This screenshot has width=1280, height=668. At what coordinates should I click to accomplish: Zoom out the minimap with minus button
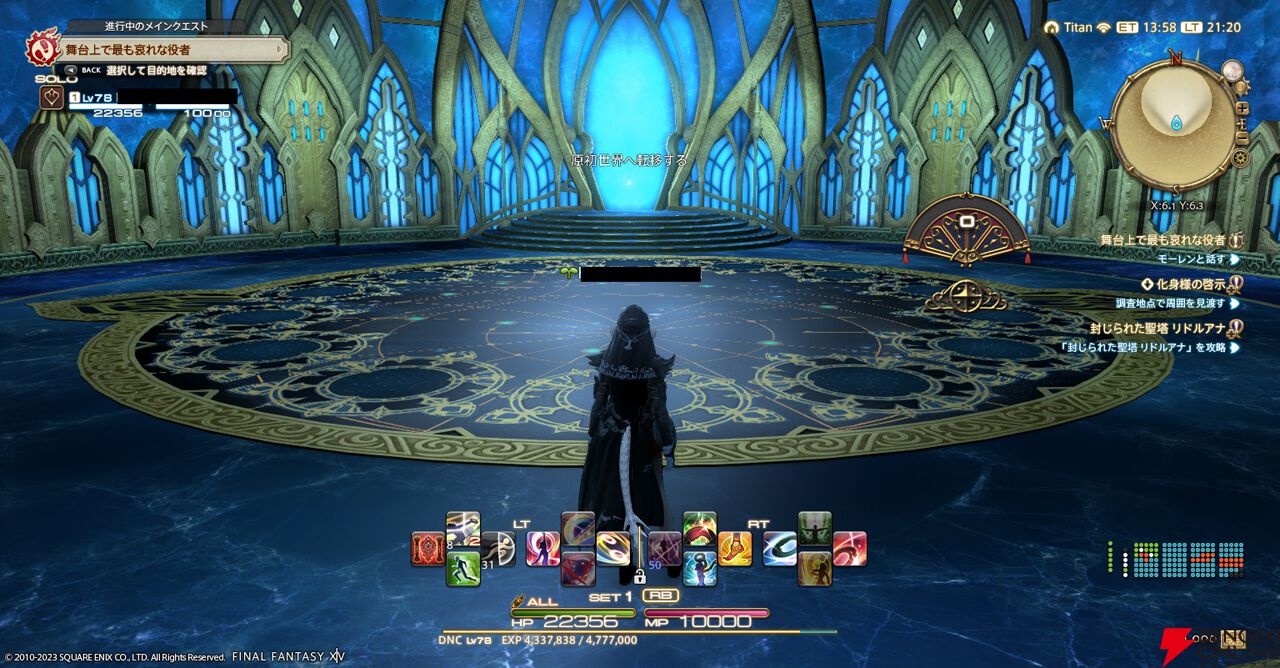(x=1242, y=137)
